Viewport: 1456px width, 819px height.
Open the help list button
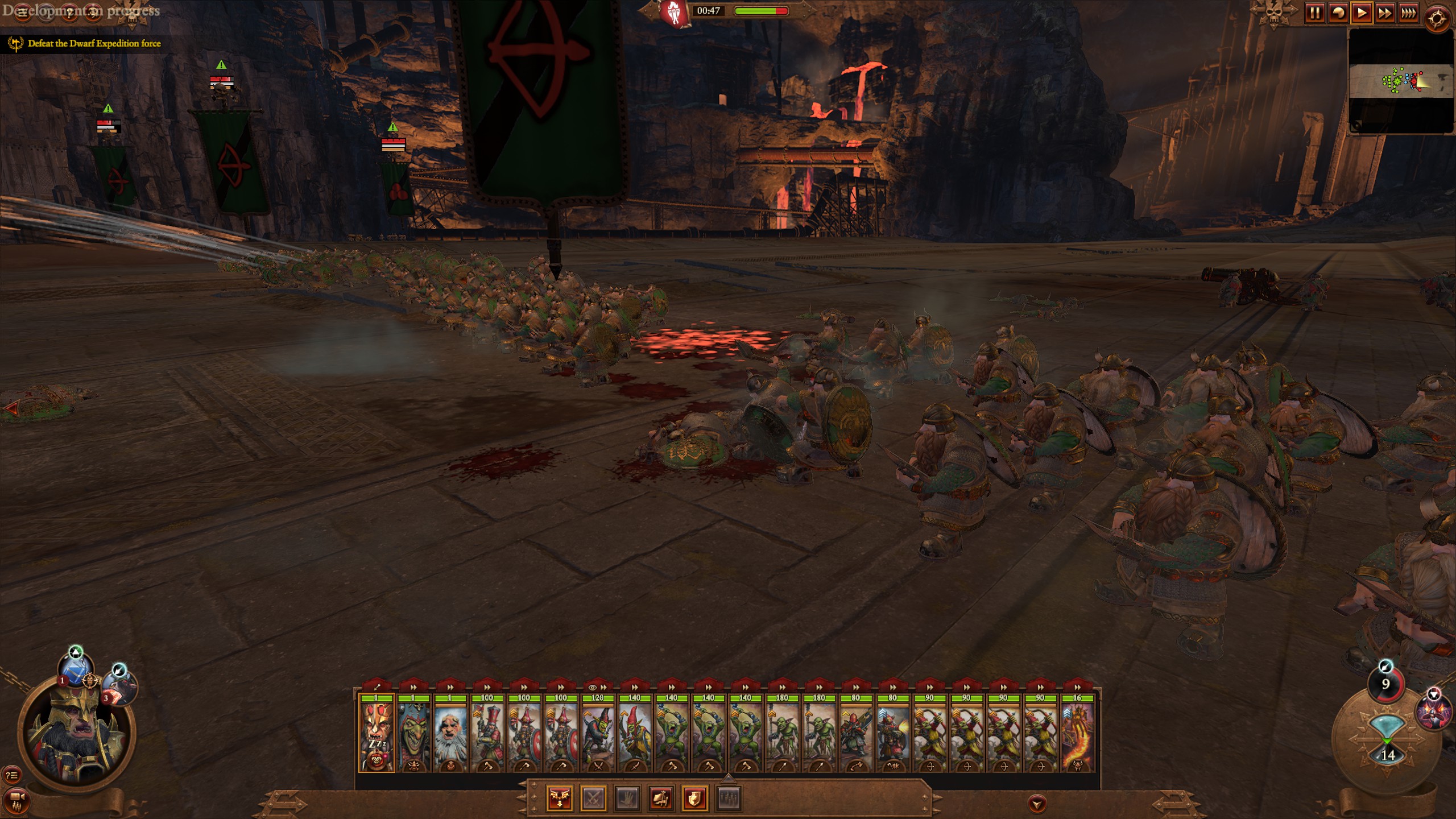click(13, 775)
